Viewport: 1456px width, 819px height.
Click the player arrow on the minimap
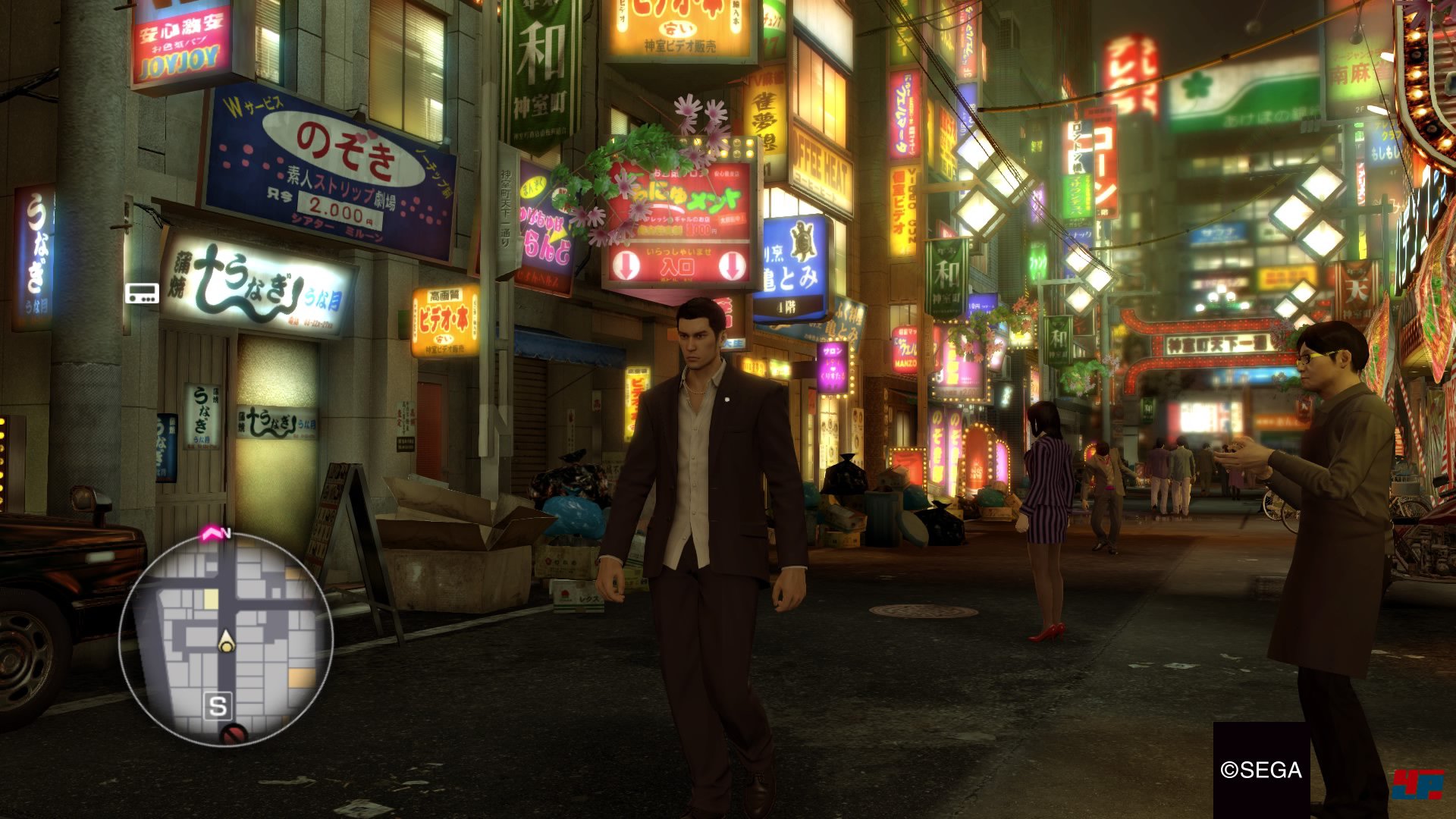(x=226, y=642)
